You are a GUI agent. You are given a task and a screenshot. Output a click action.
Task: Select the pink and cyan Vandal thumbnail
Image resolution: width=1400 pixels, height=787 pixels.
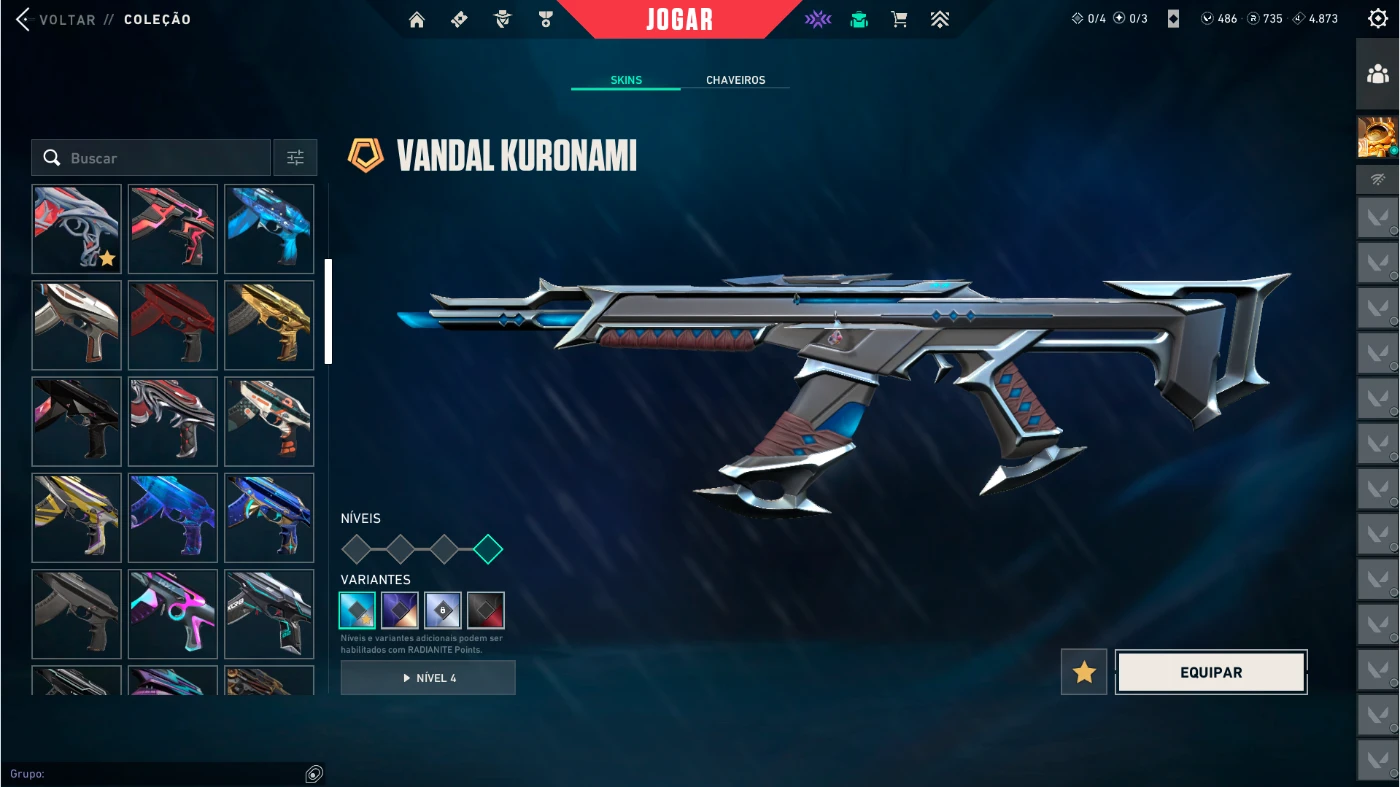(x=173, y=613)
